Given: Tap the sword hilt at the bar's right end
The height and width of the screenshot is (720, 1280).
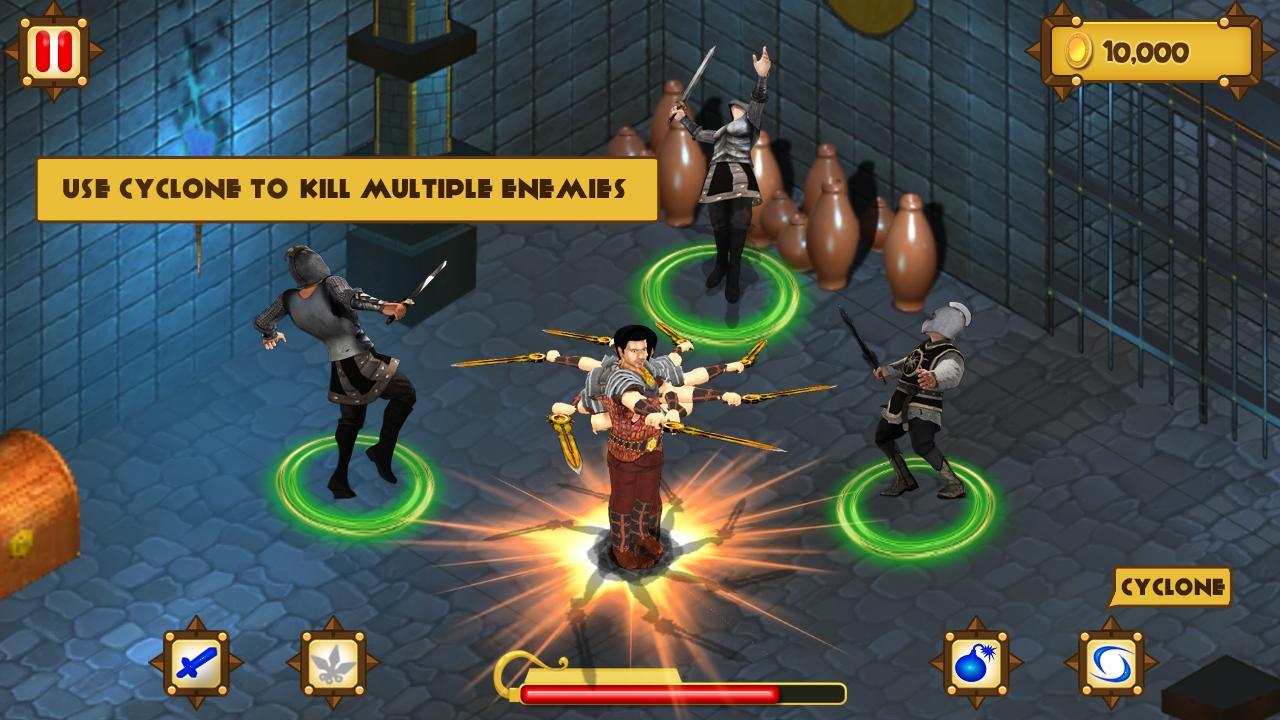Looking at the screenshot, I should tap(843, 690).
